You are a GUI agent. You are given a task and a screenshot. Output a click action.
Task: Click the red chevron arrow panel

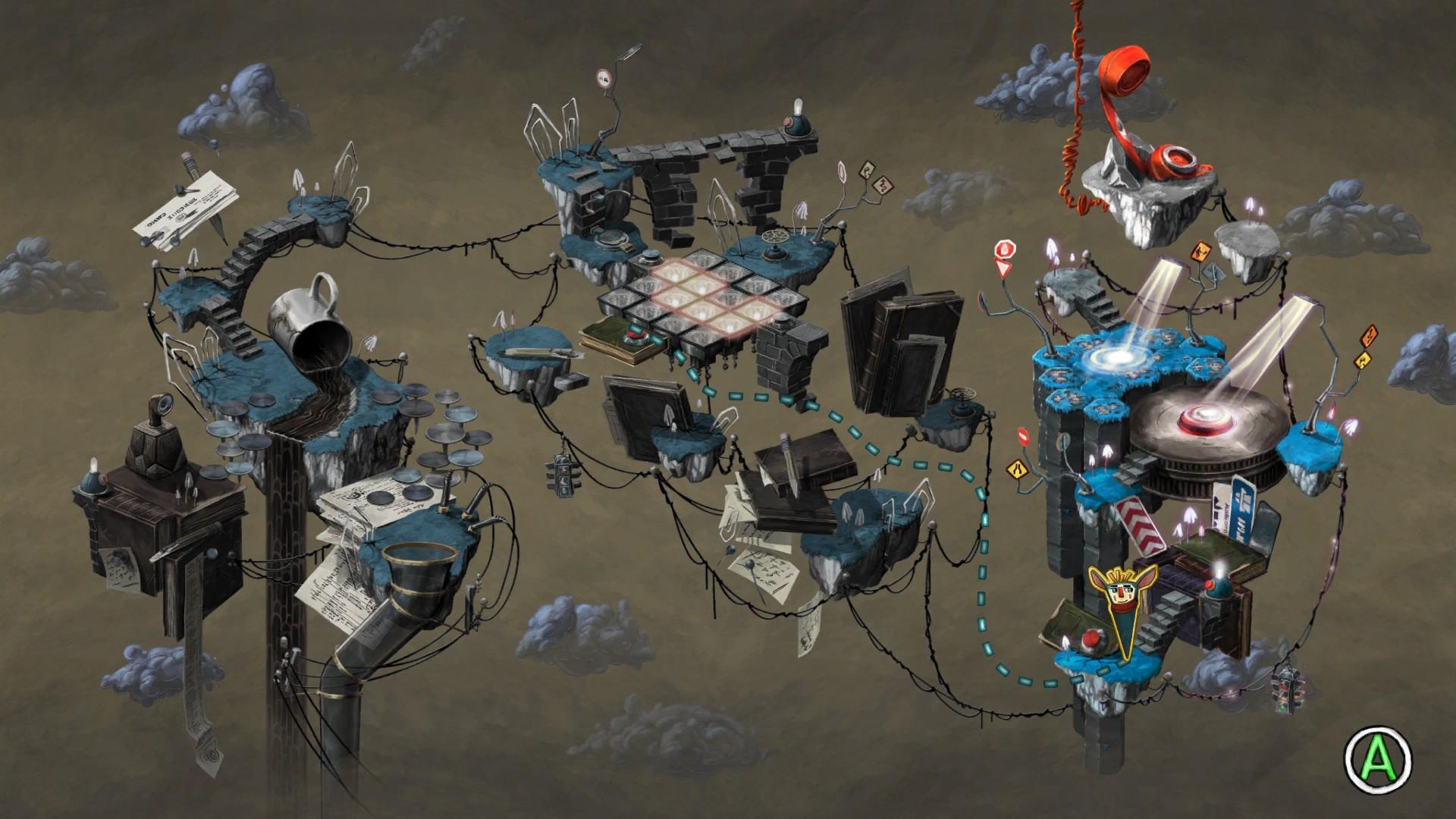(x=1139, y=523)
